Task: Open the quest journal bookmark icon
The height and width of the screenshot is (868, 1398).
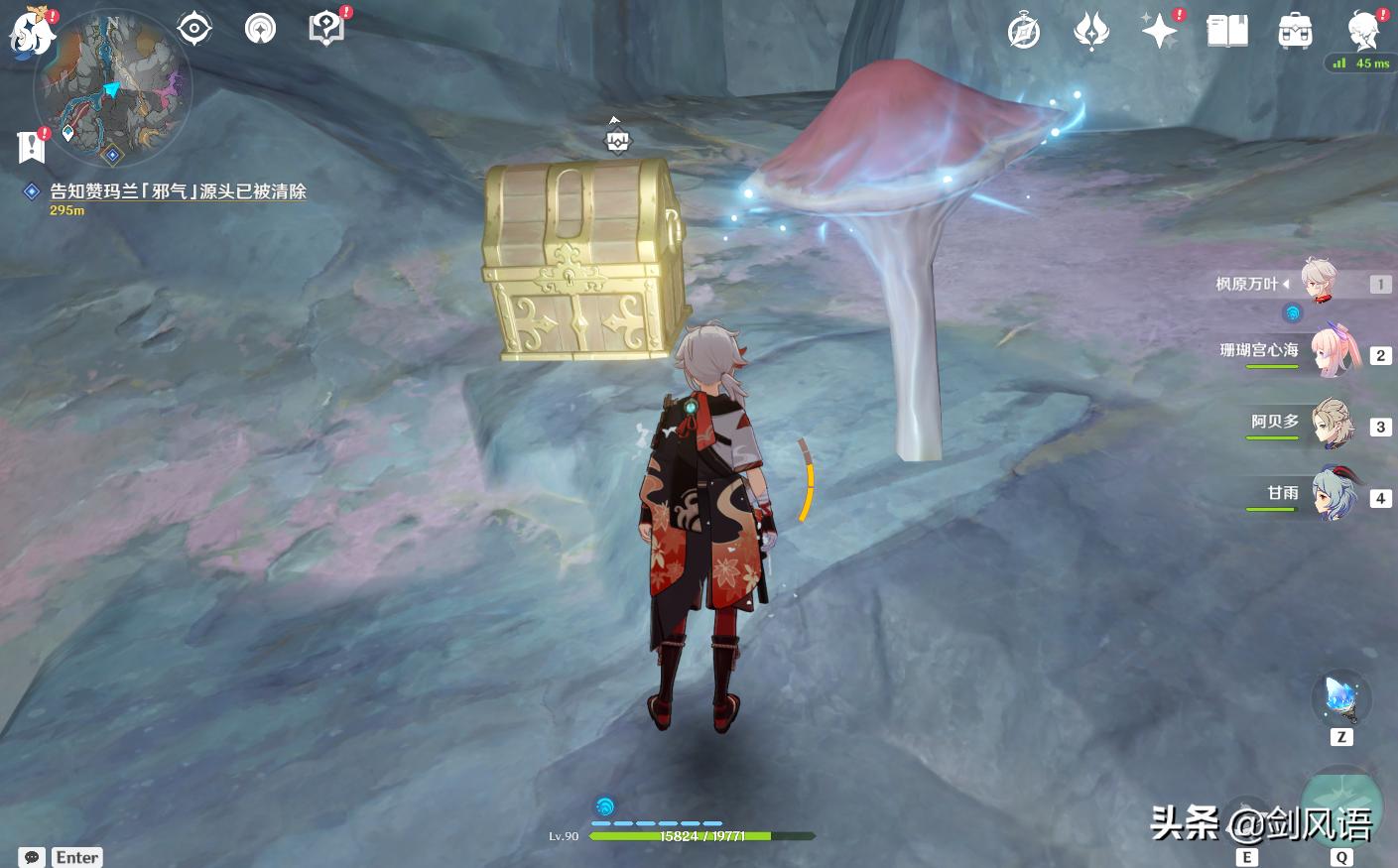Action: coord(31,147)
